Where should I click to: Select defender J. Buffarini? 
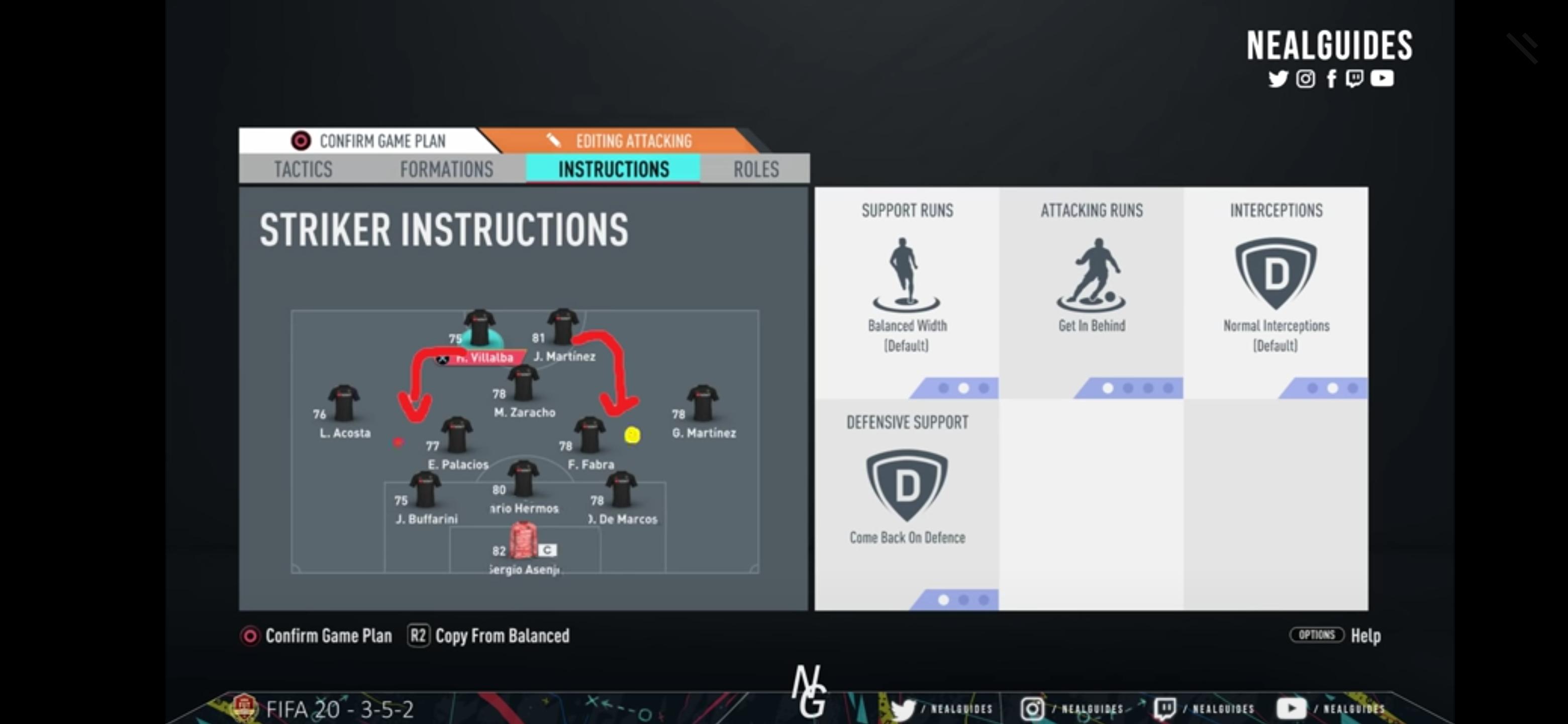[x=425, y=491]
